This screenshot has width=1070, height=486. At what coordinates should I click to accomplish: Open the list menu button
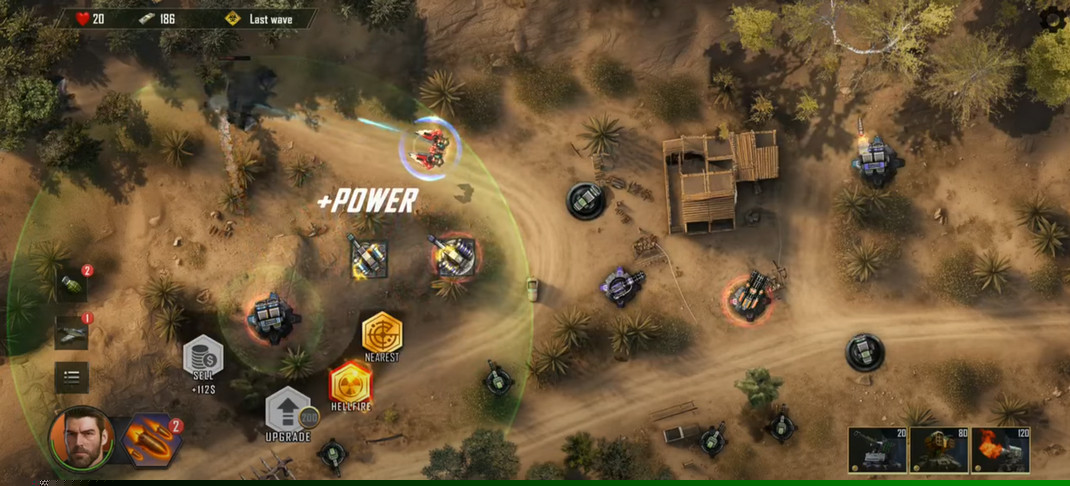[x=71, y=377]
